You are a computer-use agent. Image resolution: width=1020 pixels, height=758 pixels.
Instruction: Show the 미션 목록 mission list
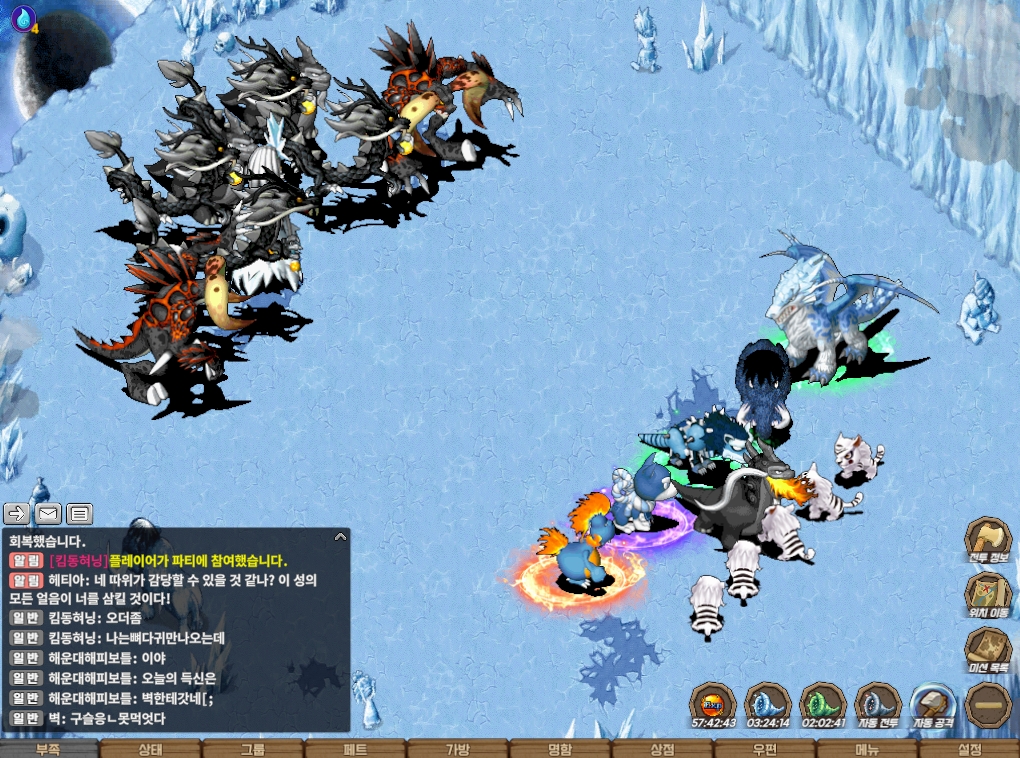988,649
